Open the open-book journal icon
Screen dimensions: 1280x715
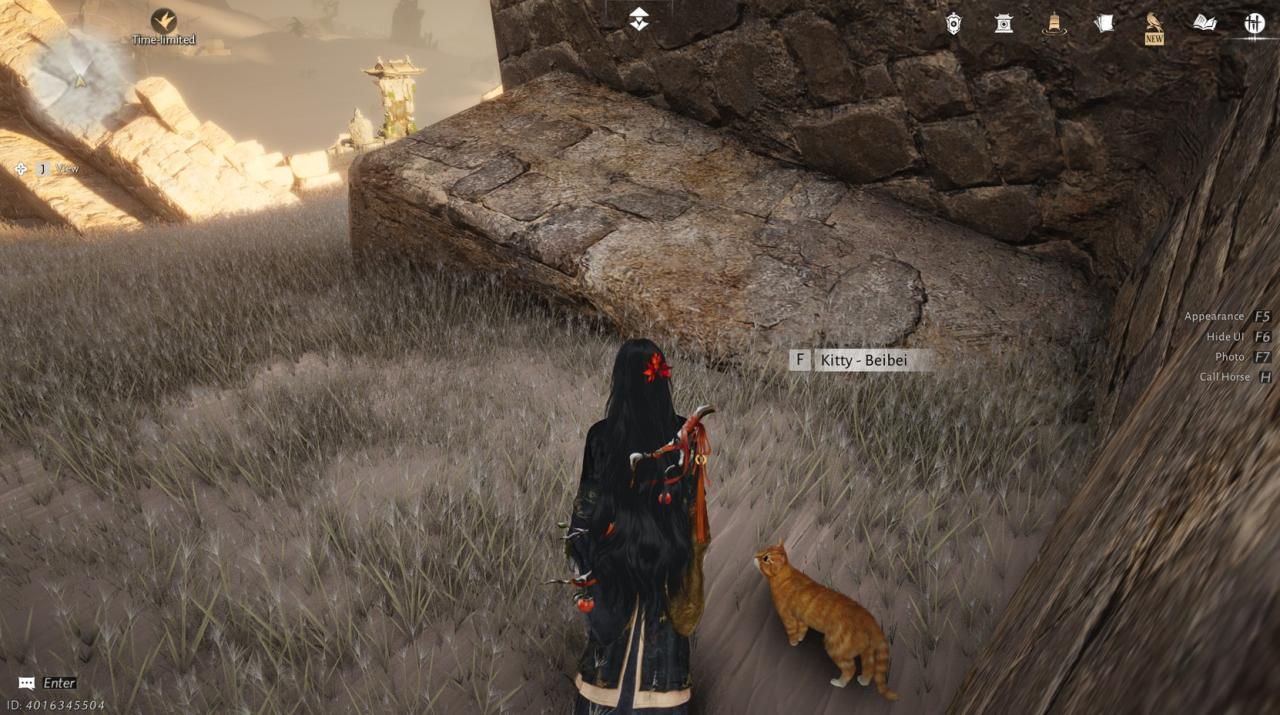[x=1205, y=23]
